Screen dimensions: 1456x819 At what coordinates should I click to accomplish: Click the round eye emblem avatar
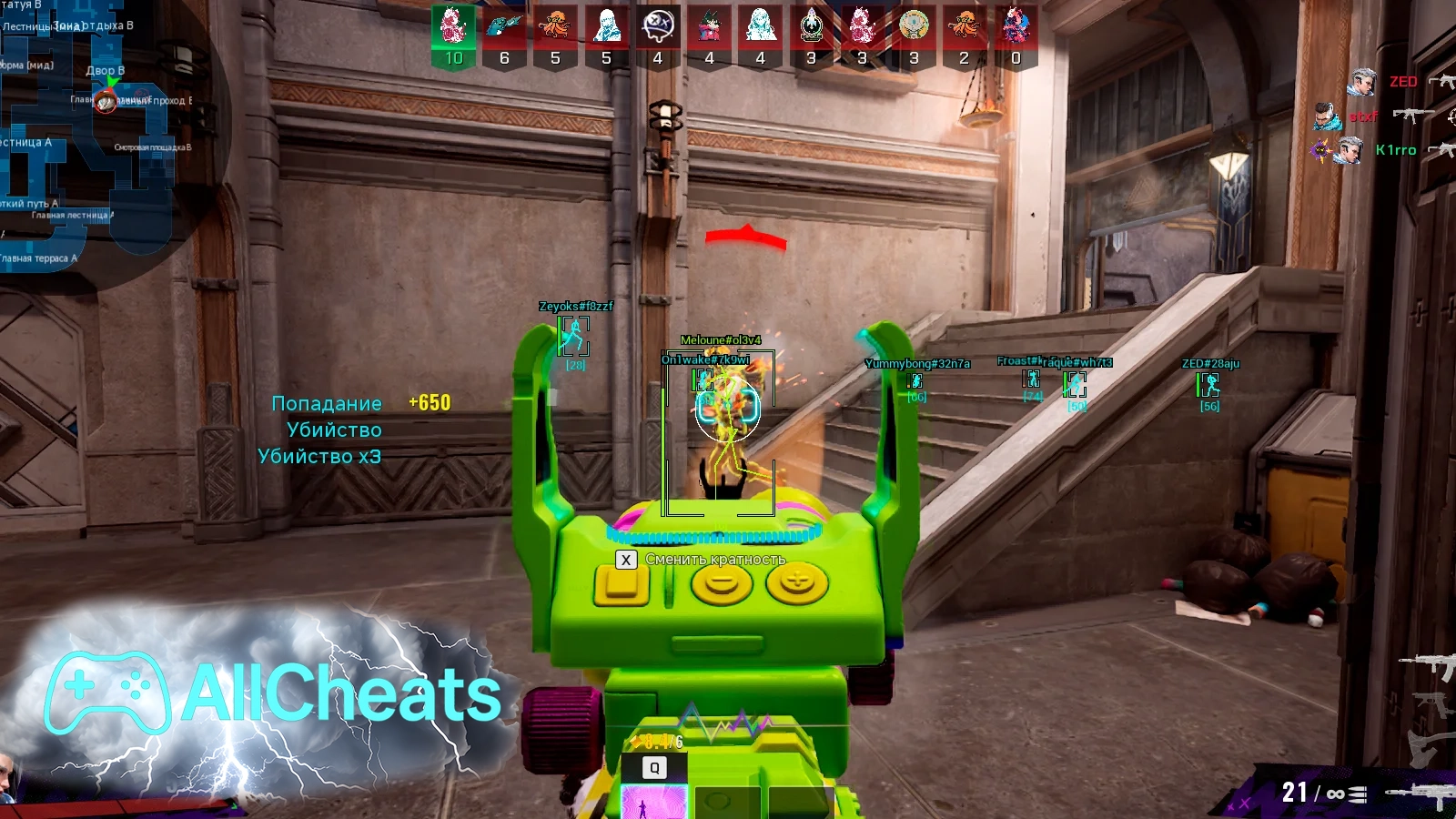coord(914,27)
